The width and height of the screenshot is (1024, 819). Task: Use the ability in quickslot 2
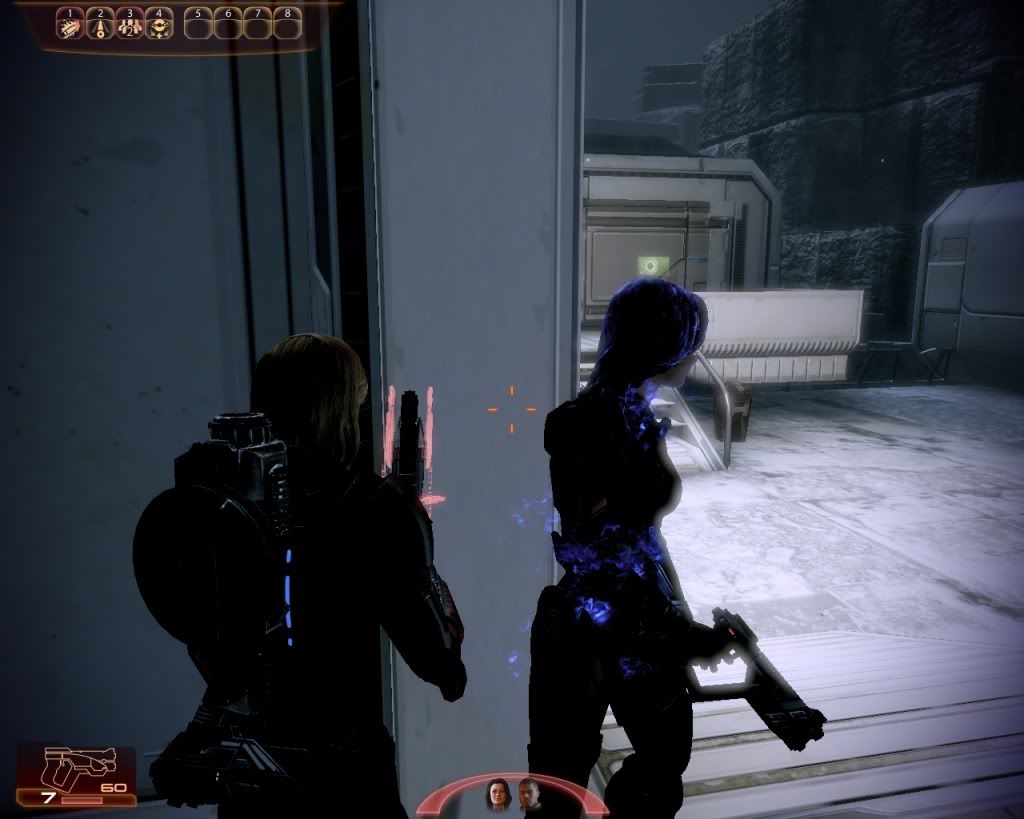click(x=100, y=27)
